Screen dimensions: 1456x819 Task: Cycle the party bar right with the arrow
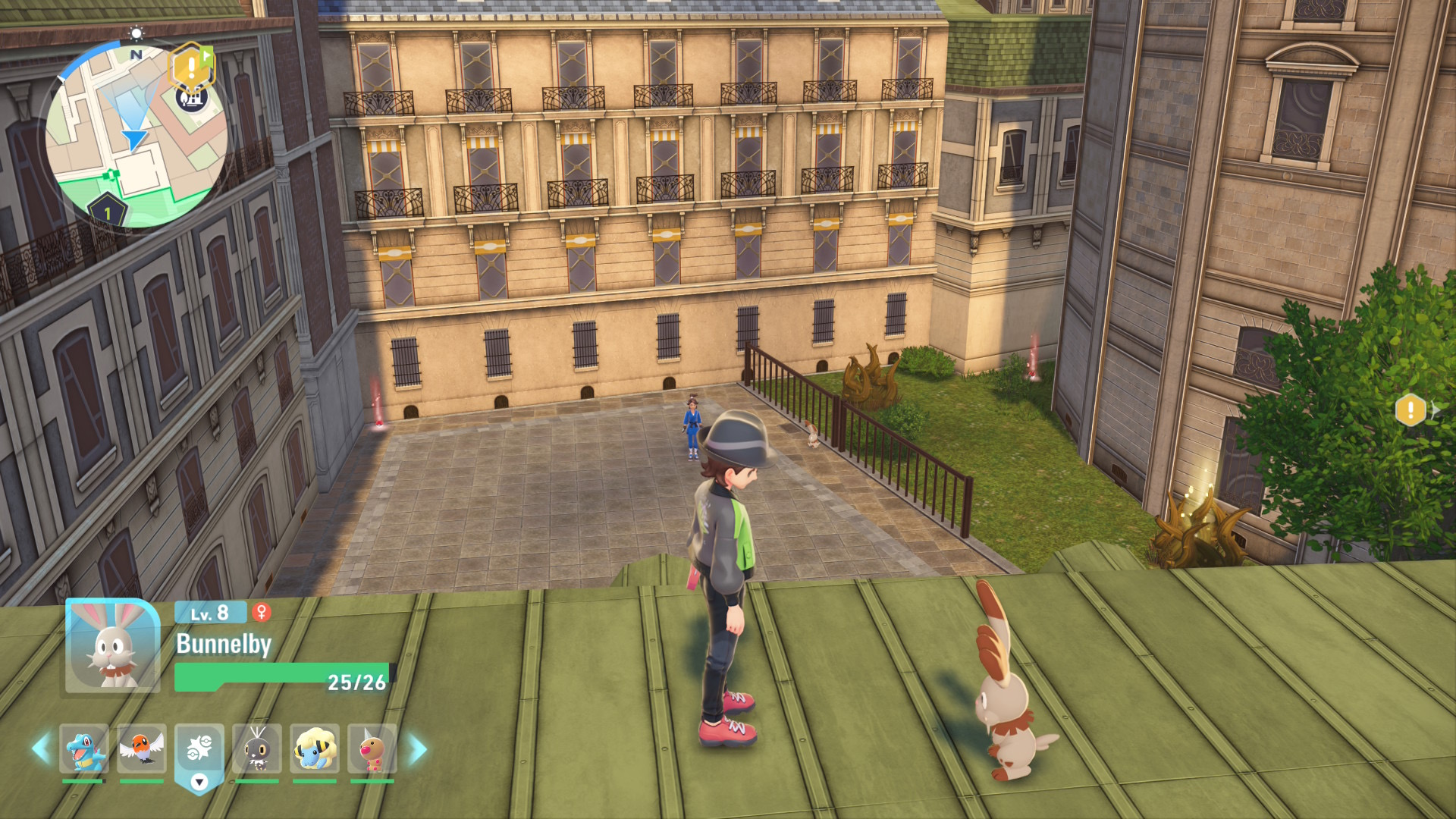pos(418,749)
